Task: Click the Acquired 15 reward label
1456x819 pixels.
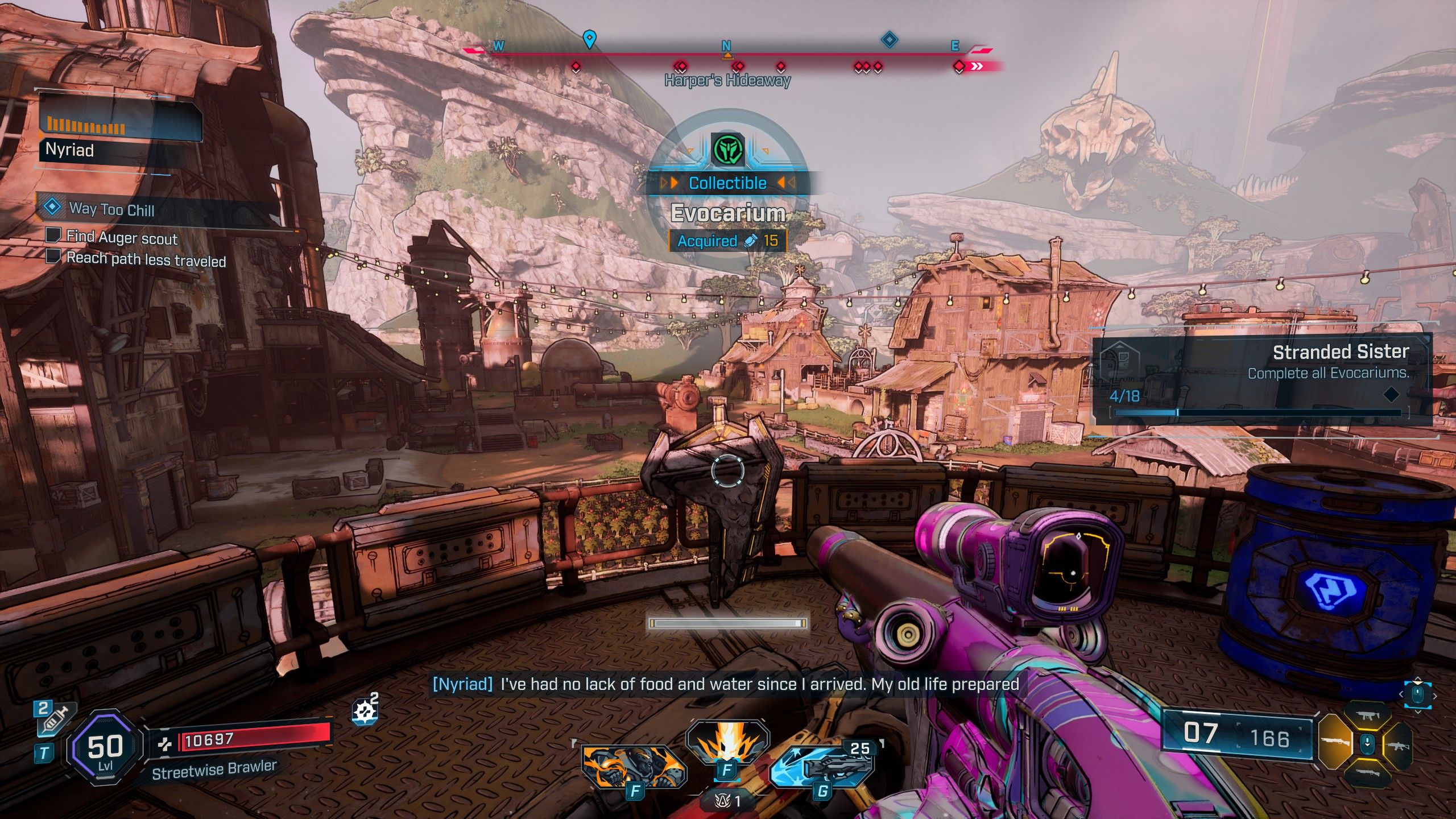Action: tap(727, 241)
